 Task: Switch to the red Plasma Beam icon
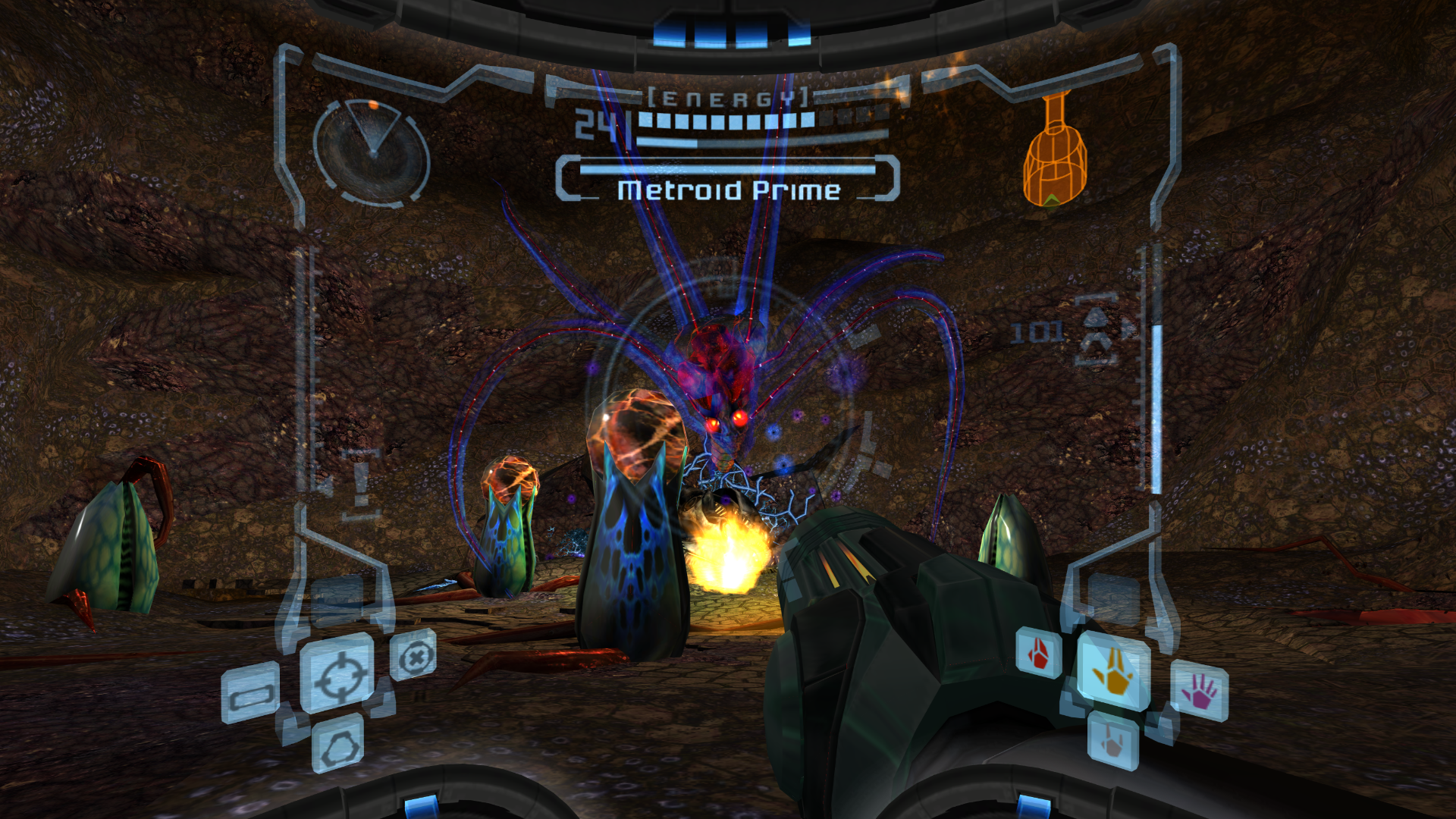(1039, 652)
